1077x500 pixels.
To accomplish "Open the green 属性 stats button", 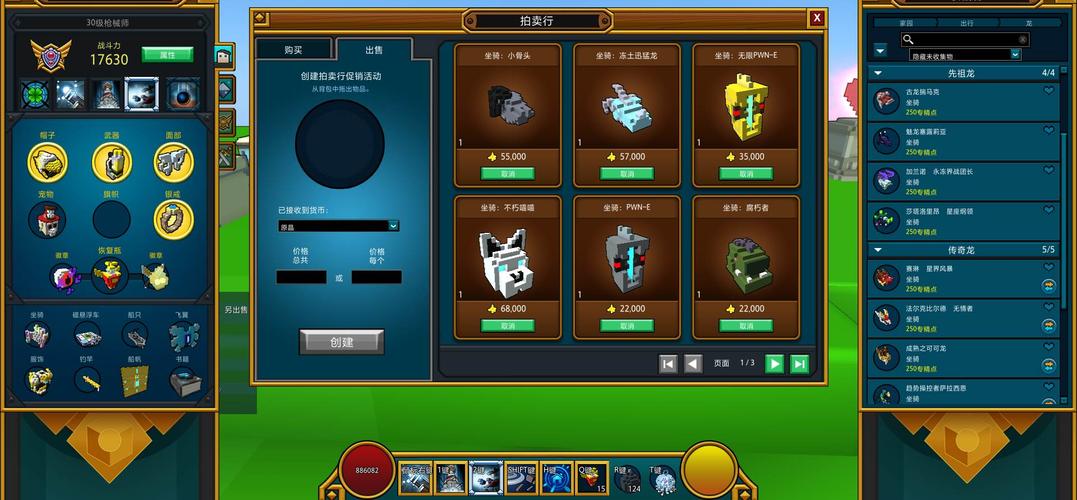I will click(167, 54).
